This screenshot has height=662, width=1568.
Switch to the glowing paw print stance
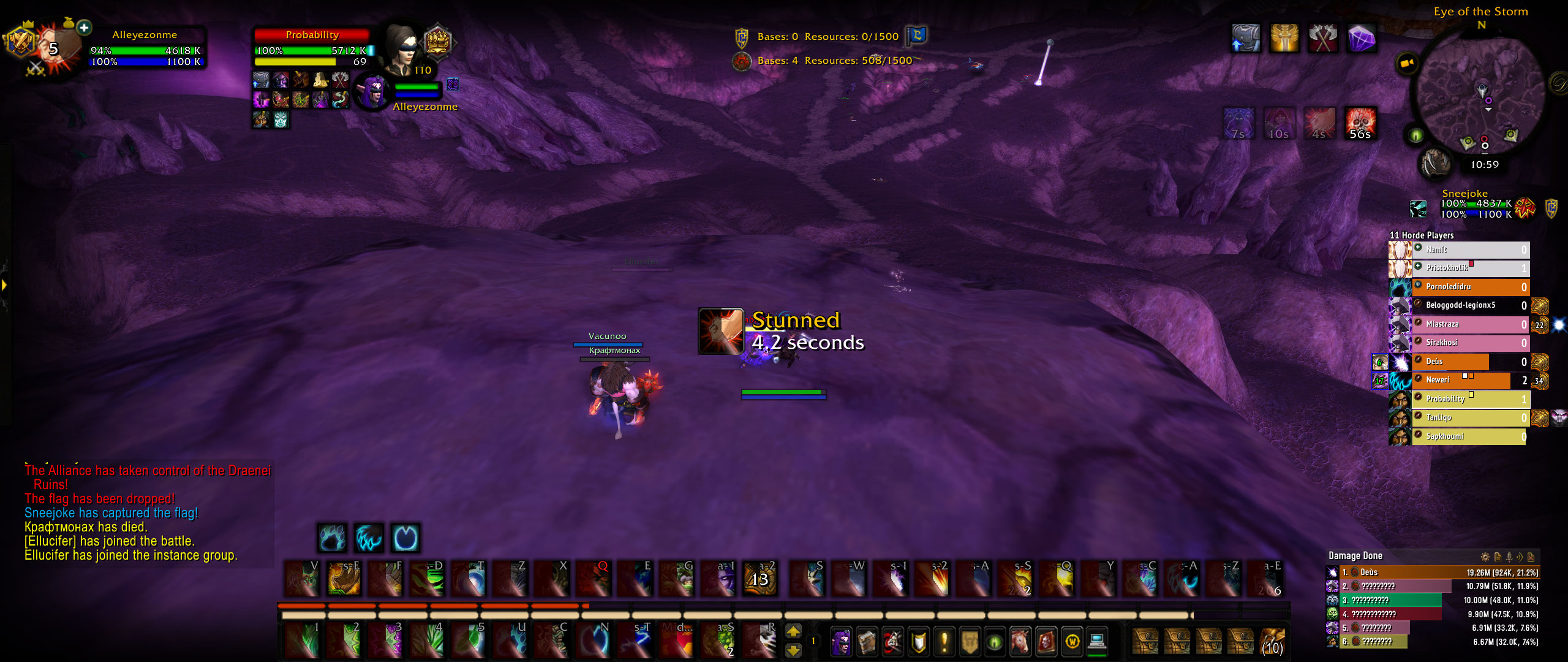tap(333, 539)
